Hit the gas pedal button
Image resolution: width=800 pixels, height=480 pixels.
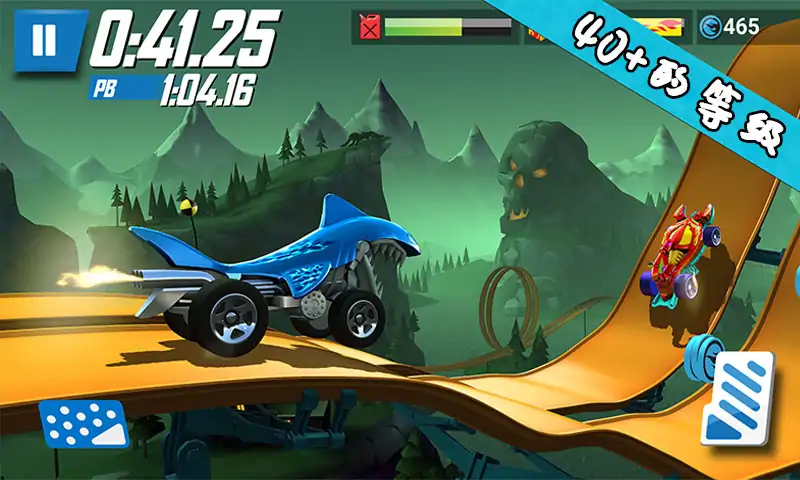(x=738, y=397)
